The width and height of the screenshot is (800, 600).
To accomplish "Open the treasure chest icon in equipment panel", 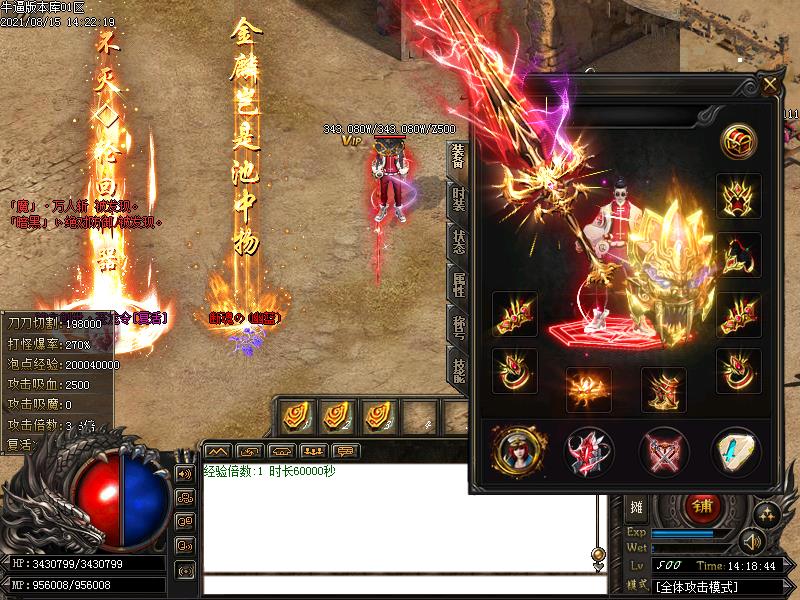I will click(738, 140).
